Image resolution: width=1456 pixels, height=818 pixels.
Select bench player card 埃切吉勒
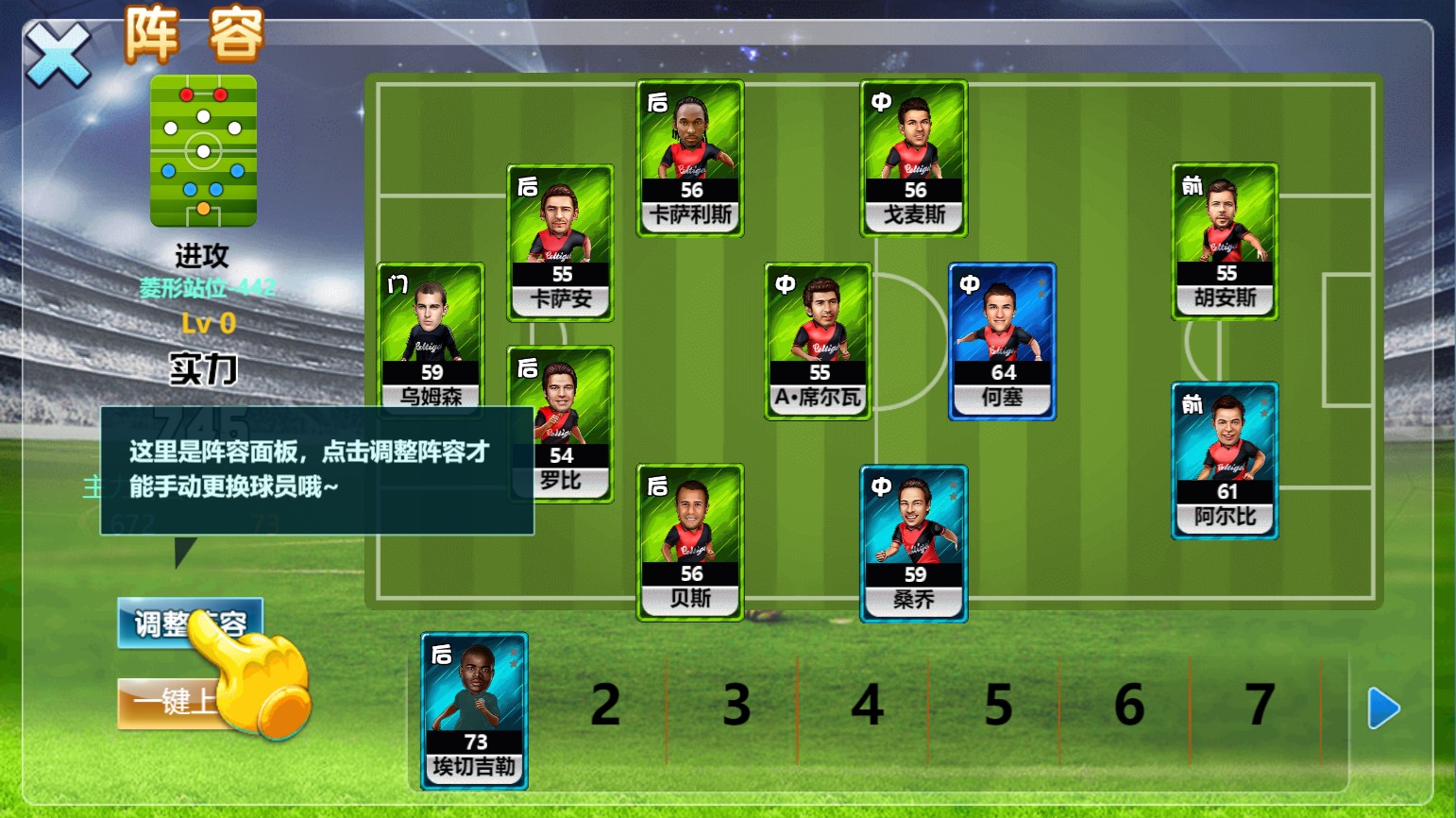coord(474,710)
